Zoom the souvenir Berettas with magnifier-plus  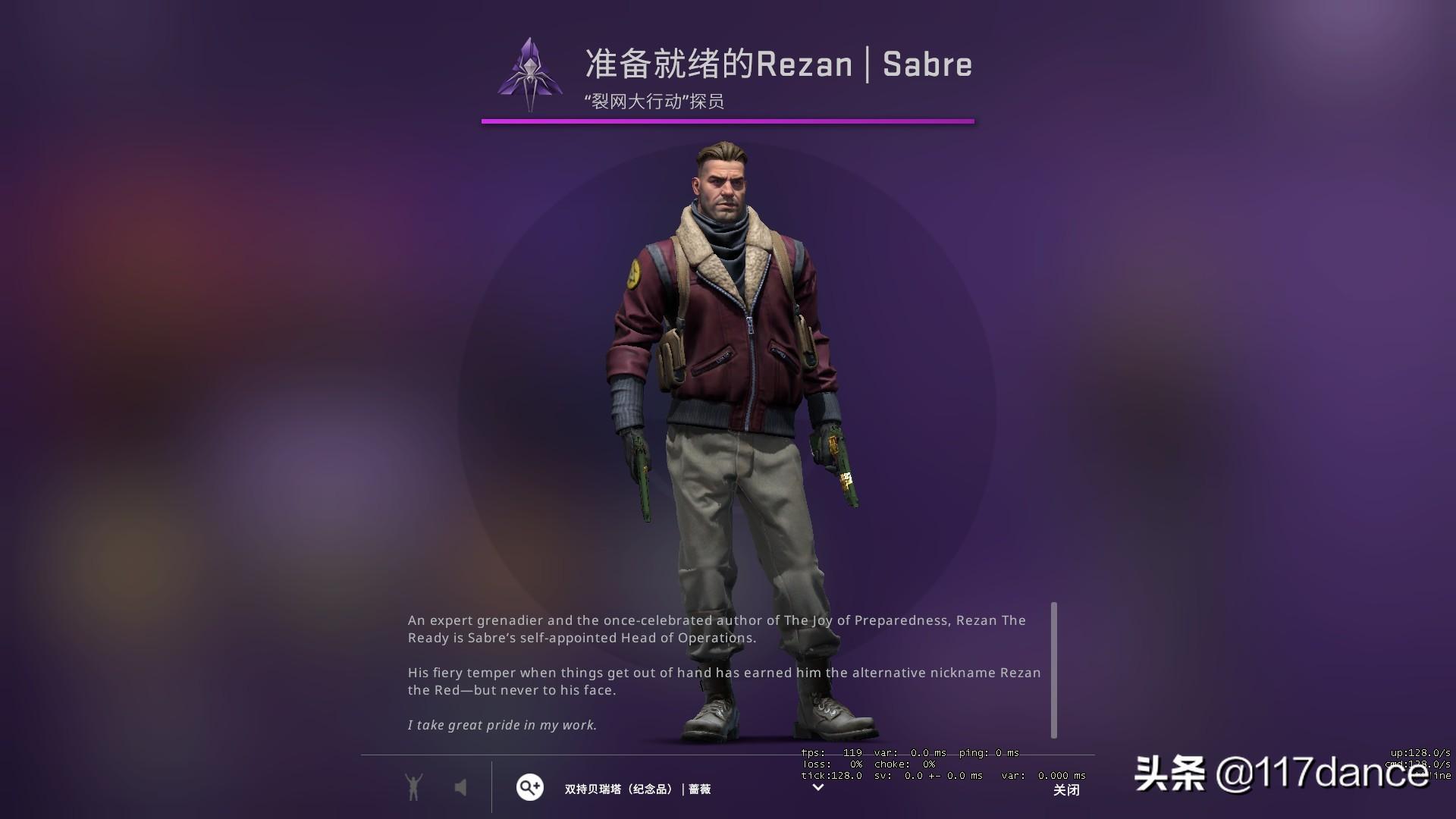[529, 788]
